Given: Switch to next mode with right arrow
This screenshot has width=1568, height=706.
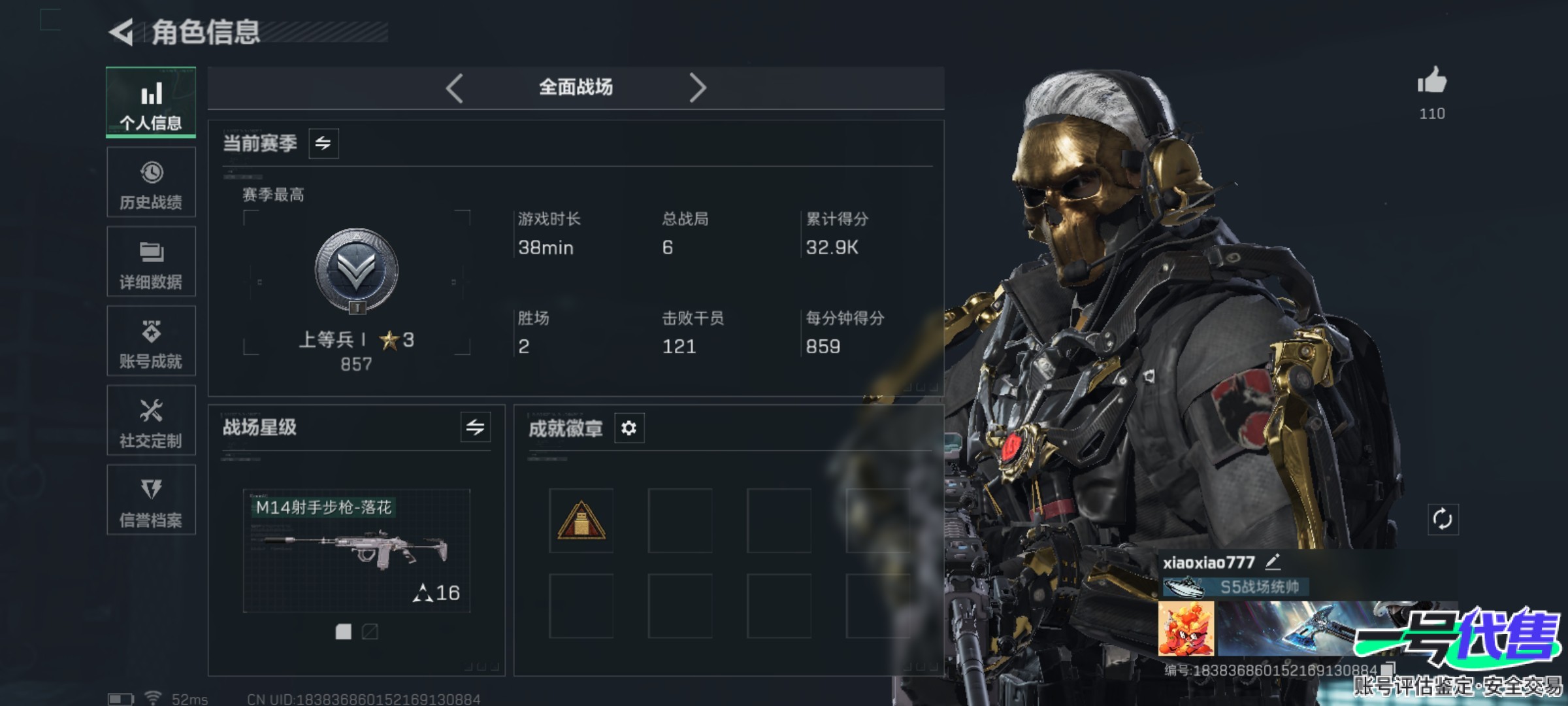Looking at the screenshot, I should [697, 88].
